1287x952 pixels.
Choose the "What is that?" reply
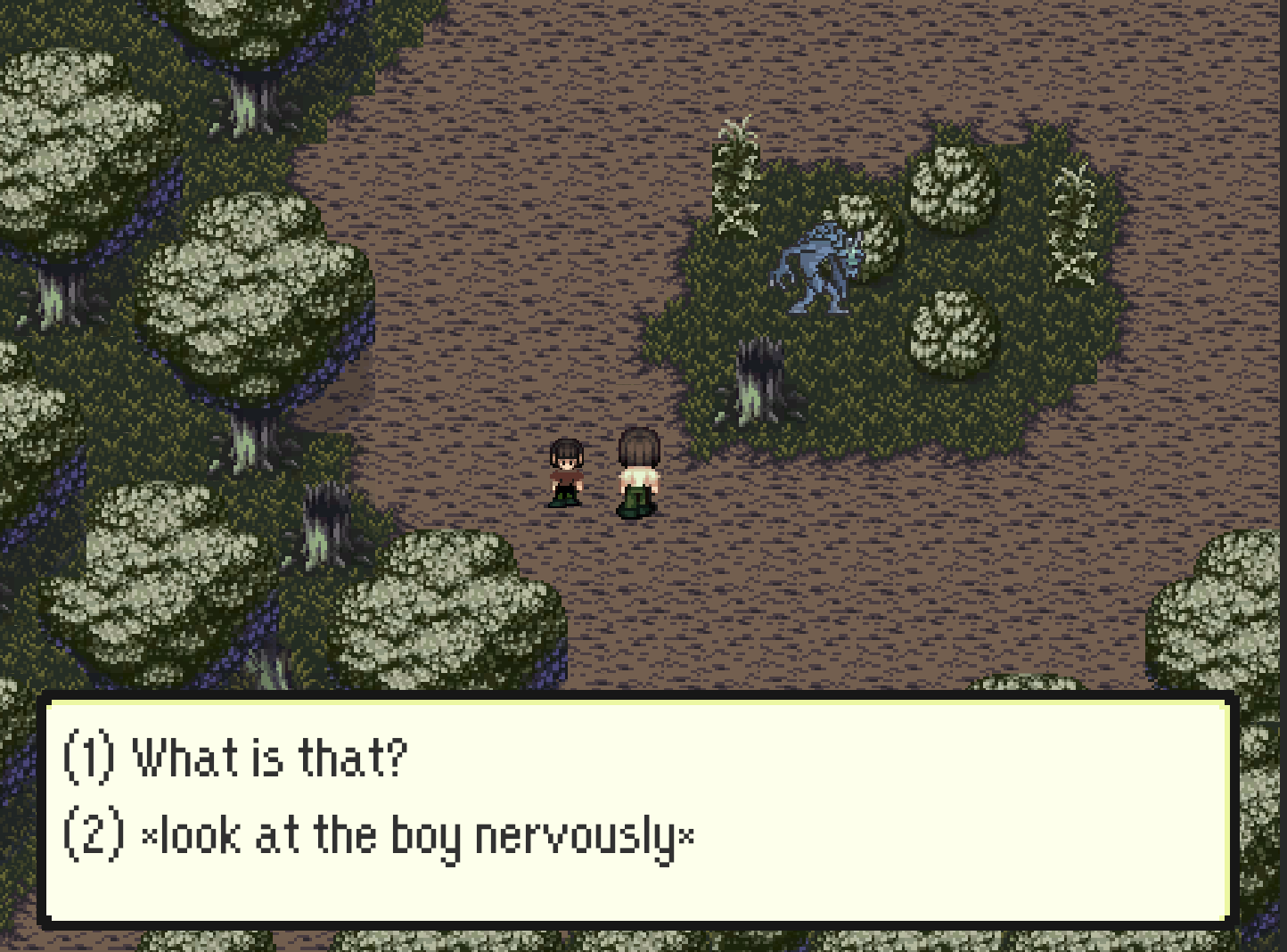(237, 759)
